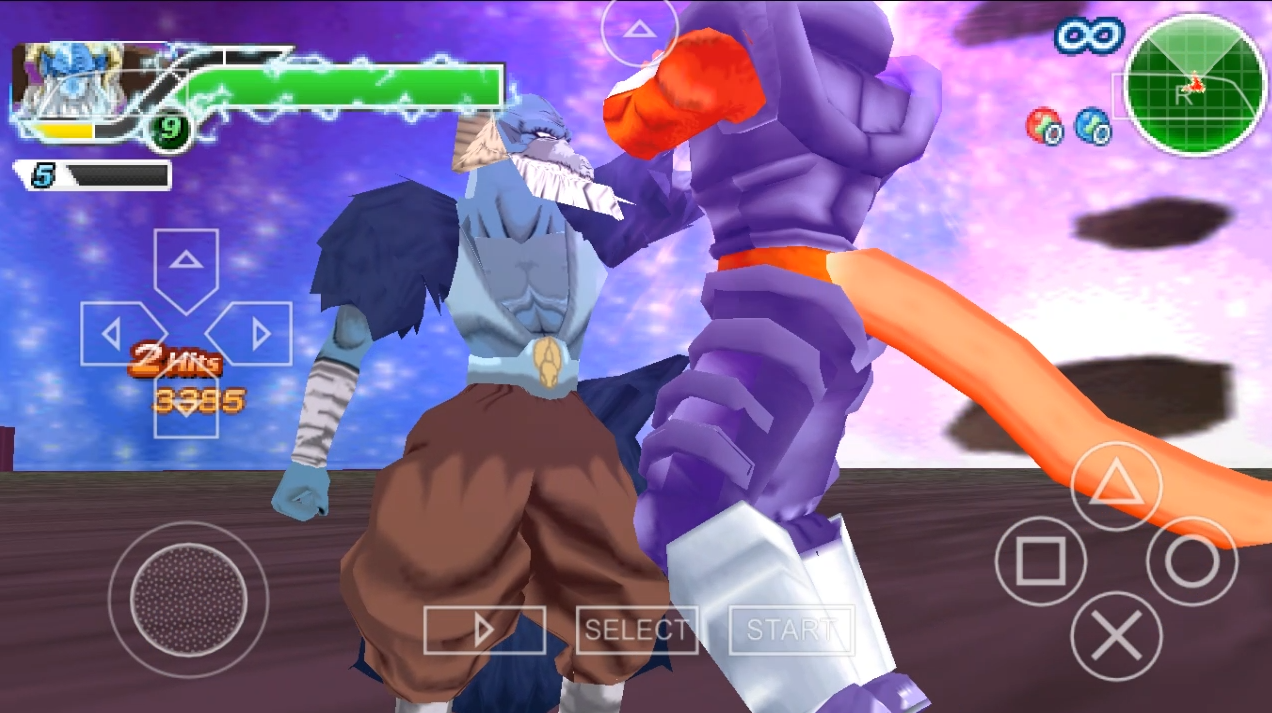This screenshot has height=713, width=1272.
Task: Tap the circle touch button
Action: click(x=1191, y=562)
